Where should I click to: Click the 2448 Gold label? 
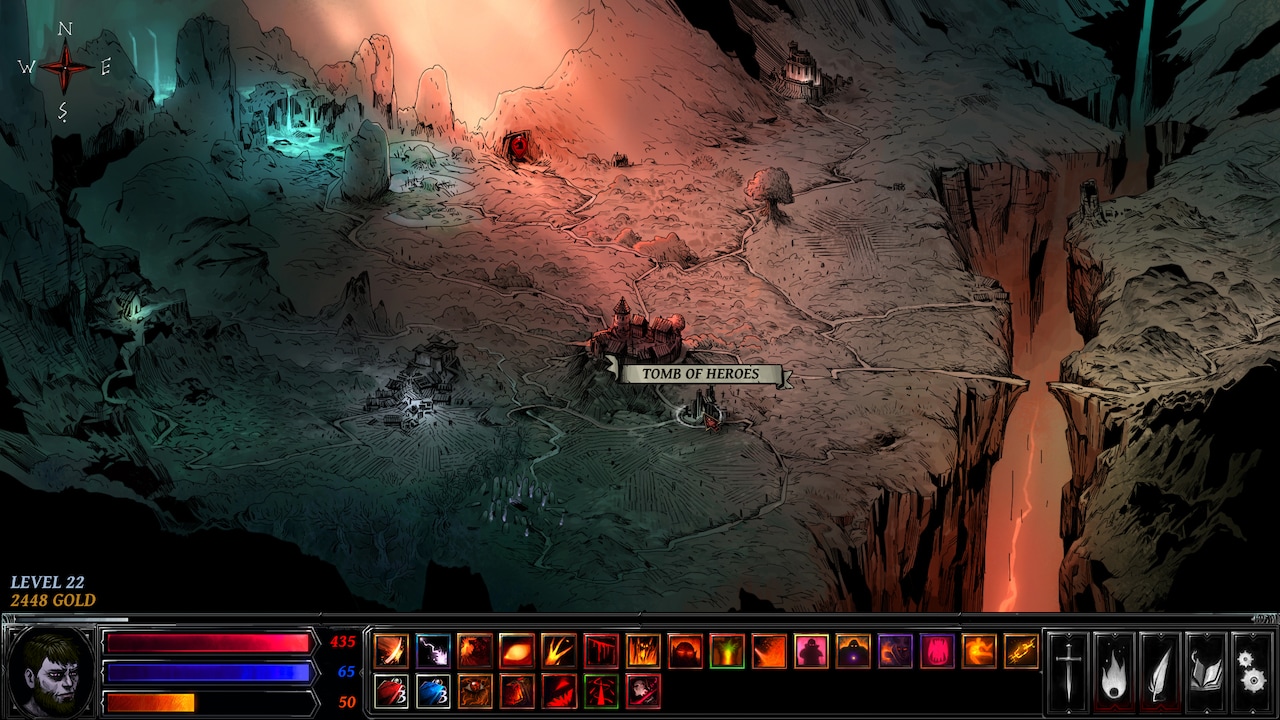tap(53, 601)
